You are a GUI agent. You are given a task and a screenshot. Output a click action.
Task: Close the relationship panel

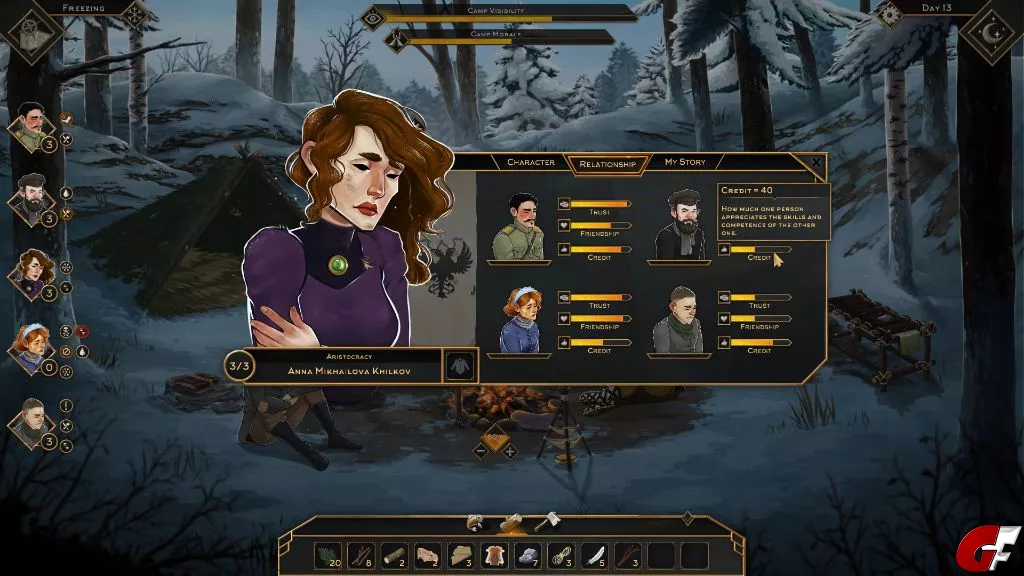click(816, 162)
